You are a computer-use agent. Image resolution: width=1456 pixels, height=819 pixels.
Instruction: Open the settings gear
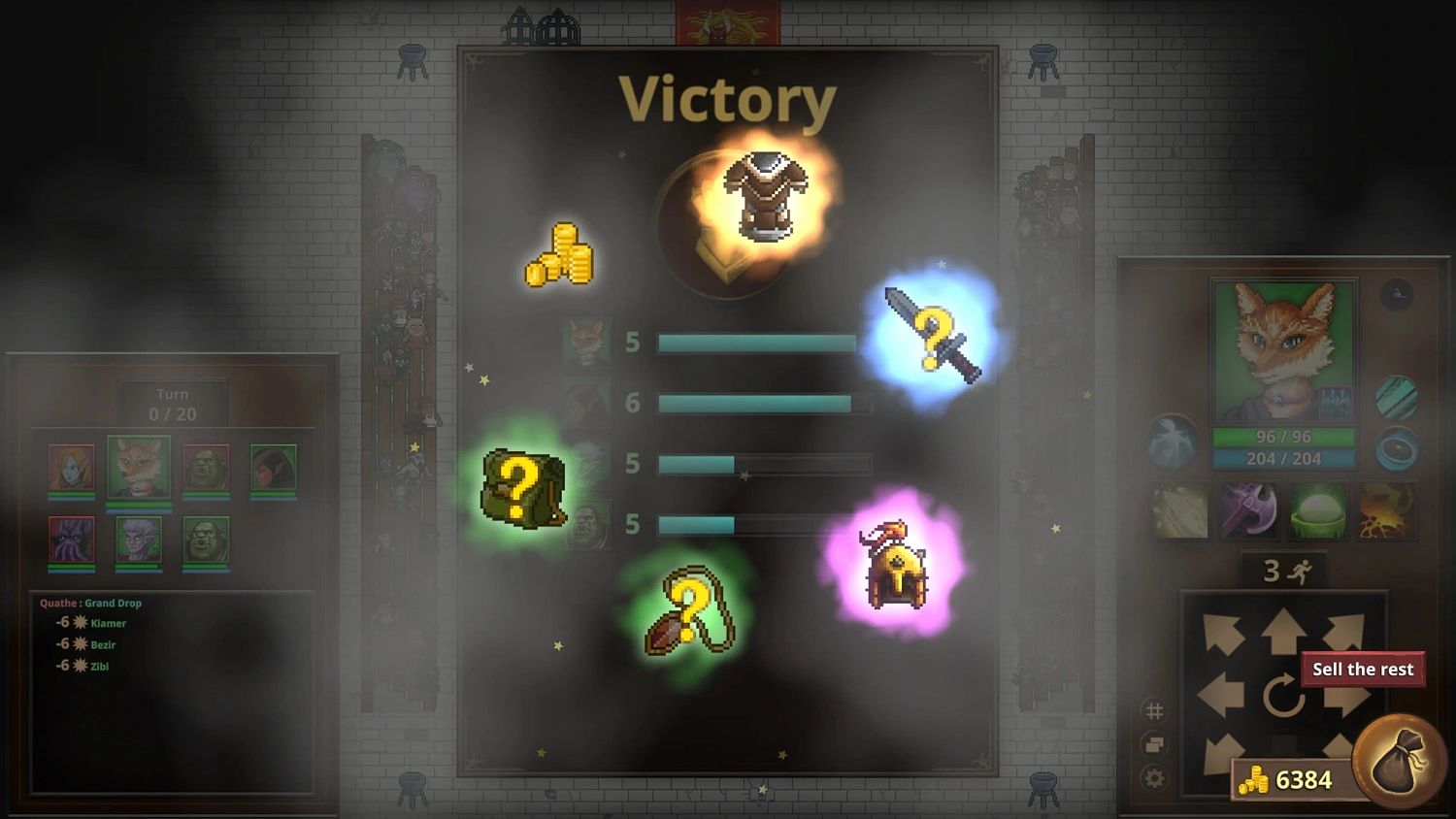pyautogui.click(x=1154, y=777)
